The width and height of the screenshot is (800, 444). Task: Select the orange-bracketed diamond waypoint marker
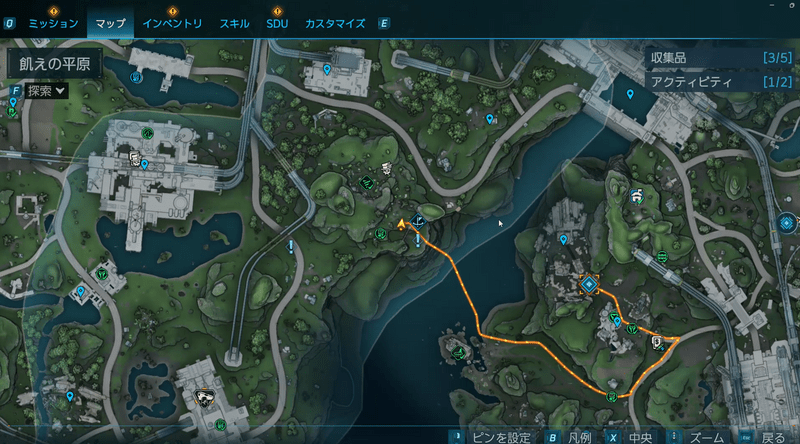589,285
